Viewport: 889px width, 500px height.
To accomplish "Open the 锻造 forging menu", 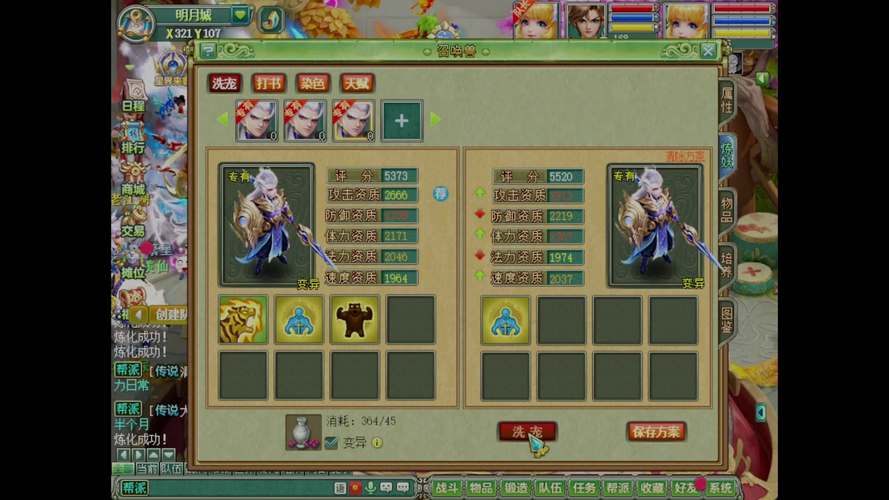I will tap(516, 488).
